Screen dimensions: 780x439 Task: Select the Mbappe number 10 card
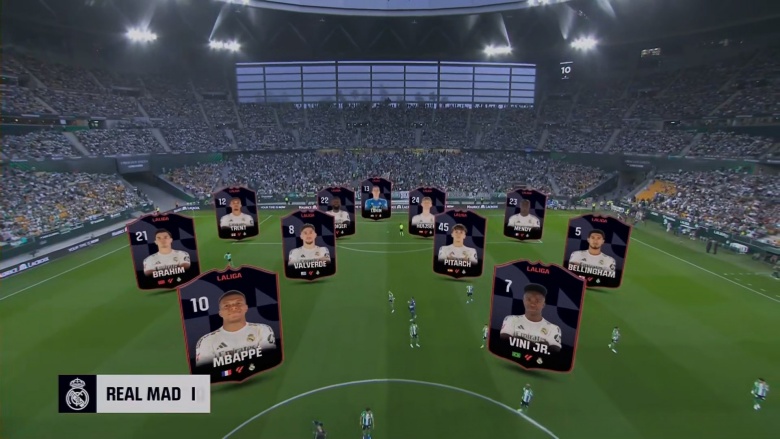[x=230, y=323]
